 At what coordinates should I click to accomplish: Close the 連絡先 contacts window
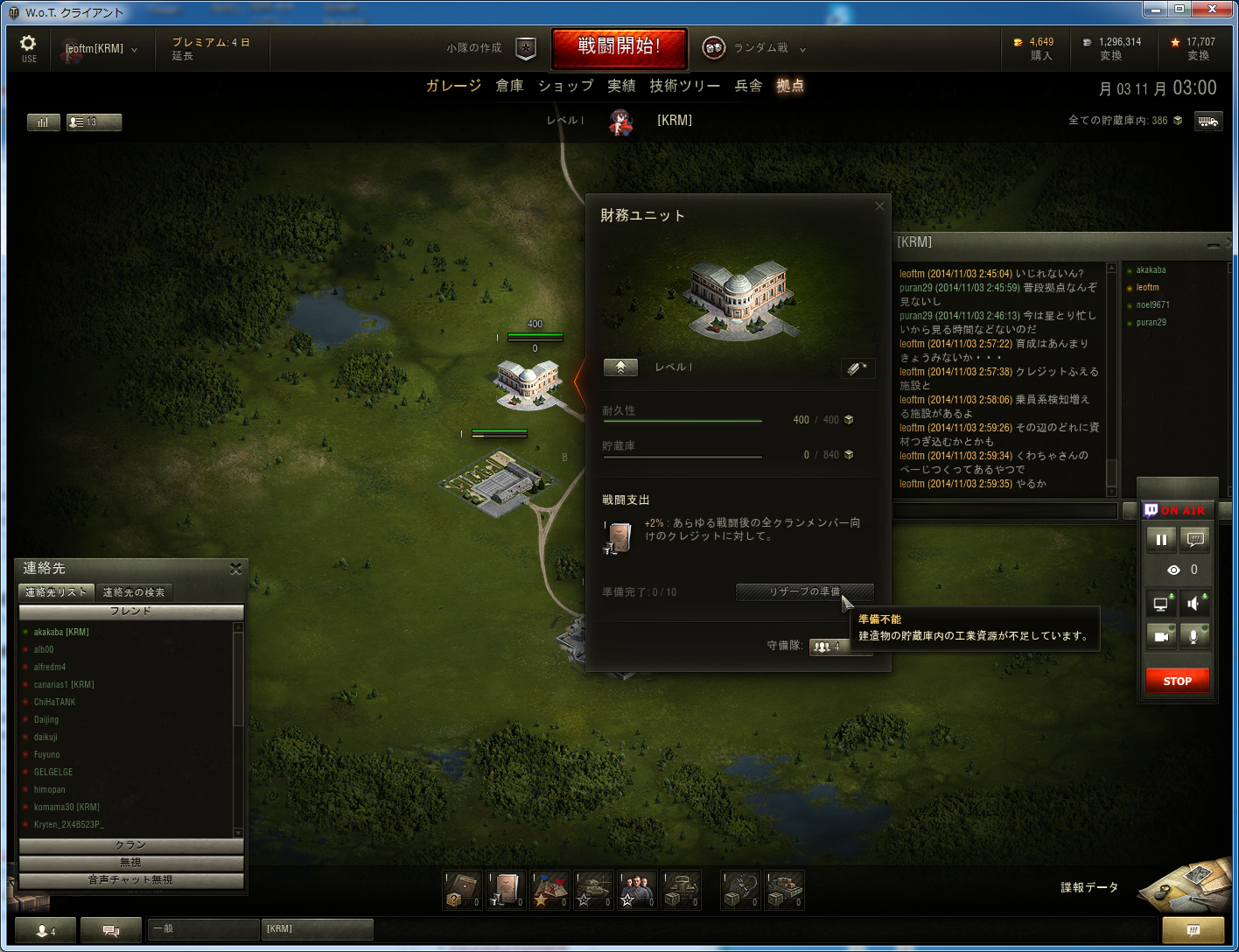235,569
